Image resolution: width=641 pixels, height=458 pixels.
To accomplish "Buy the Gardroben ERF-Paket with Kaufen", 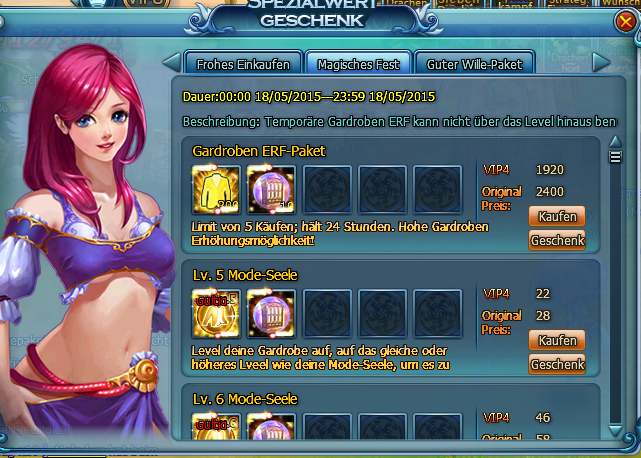I will [x=556, y=217].
